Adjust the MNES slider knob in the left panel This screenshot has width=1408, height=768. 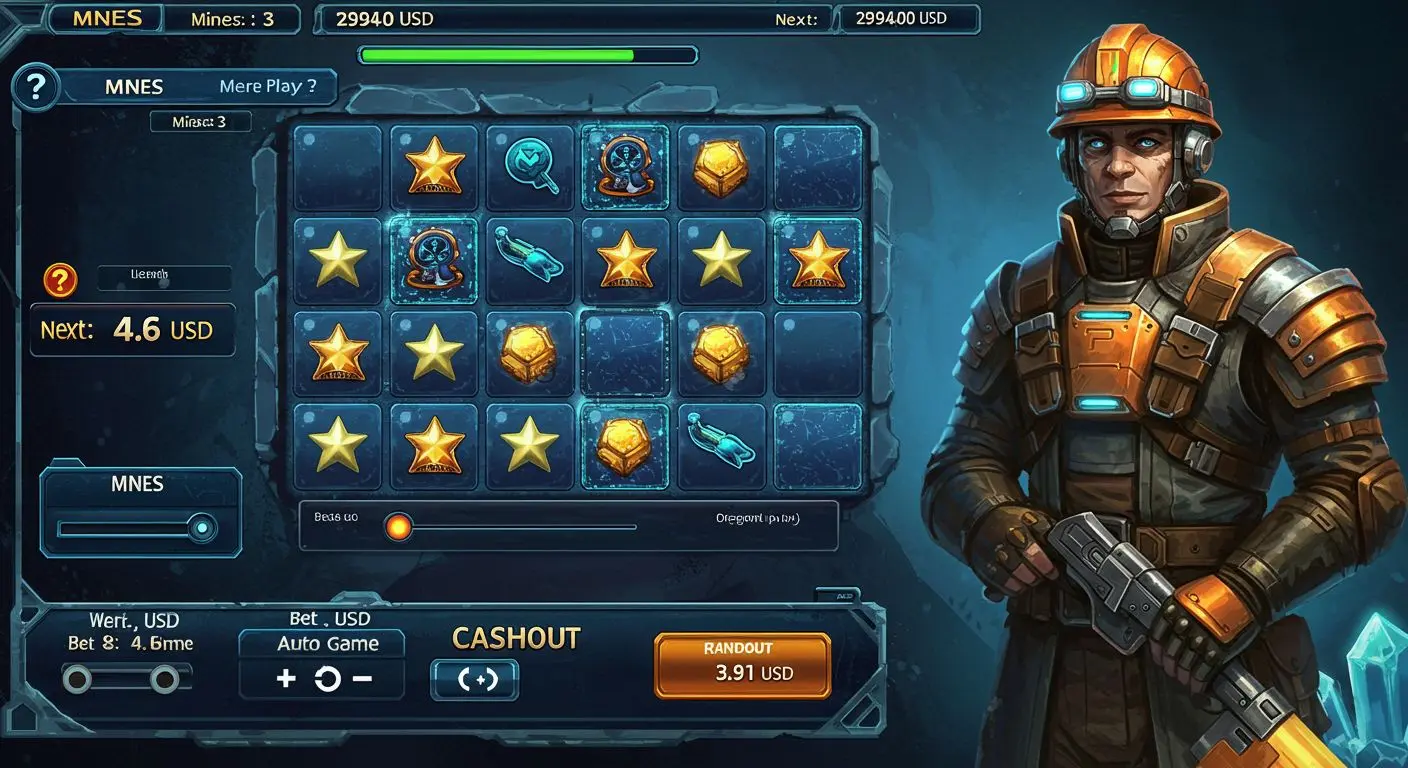203,528
